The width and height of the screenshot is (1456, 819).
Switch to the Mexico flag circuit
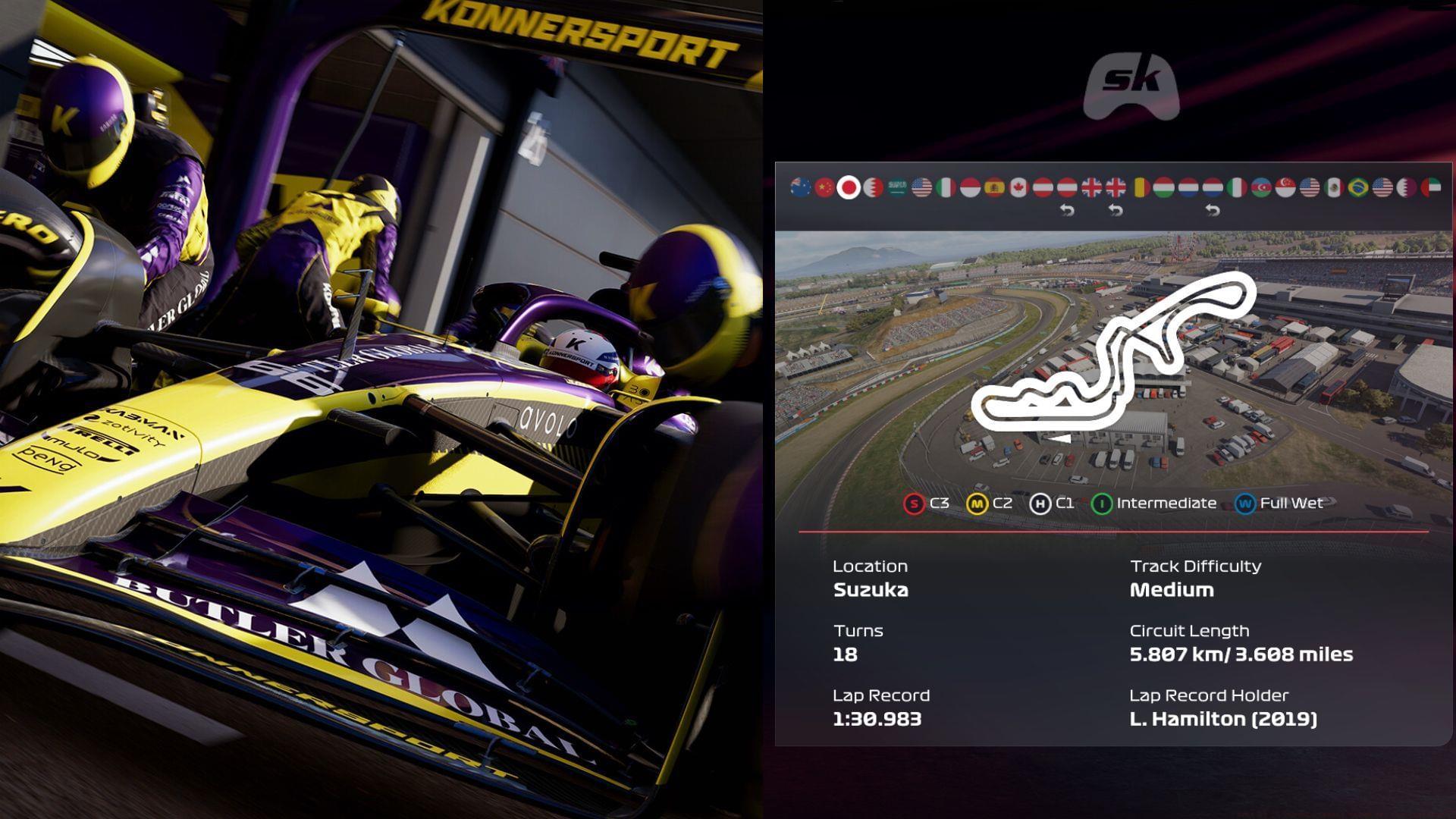[1334, 187]
